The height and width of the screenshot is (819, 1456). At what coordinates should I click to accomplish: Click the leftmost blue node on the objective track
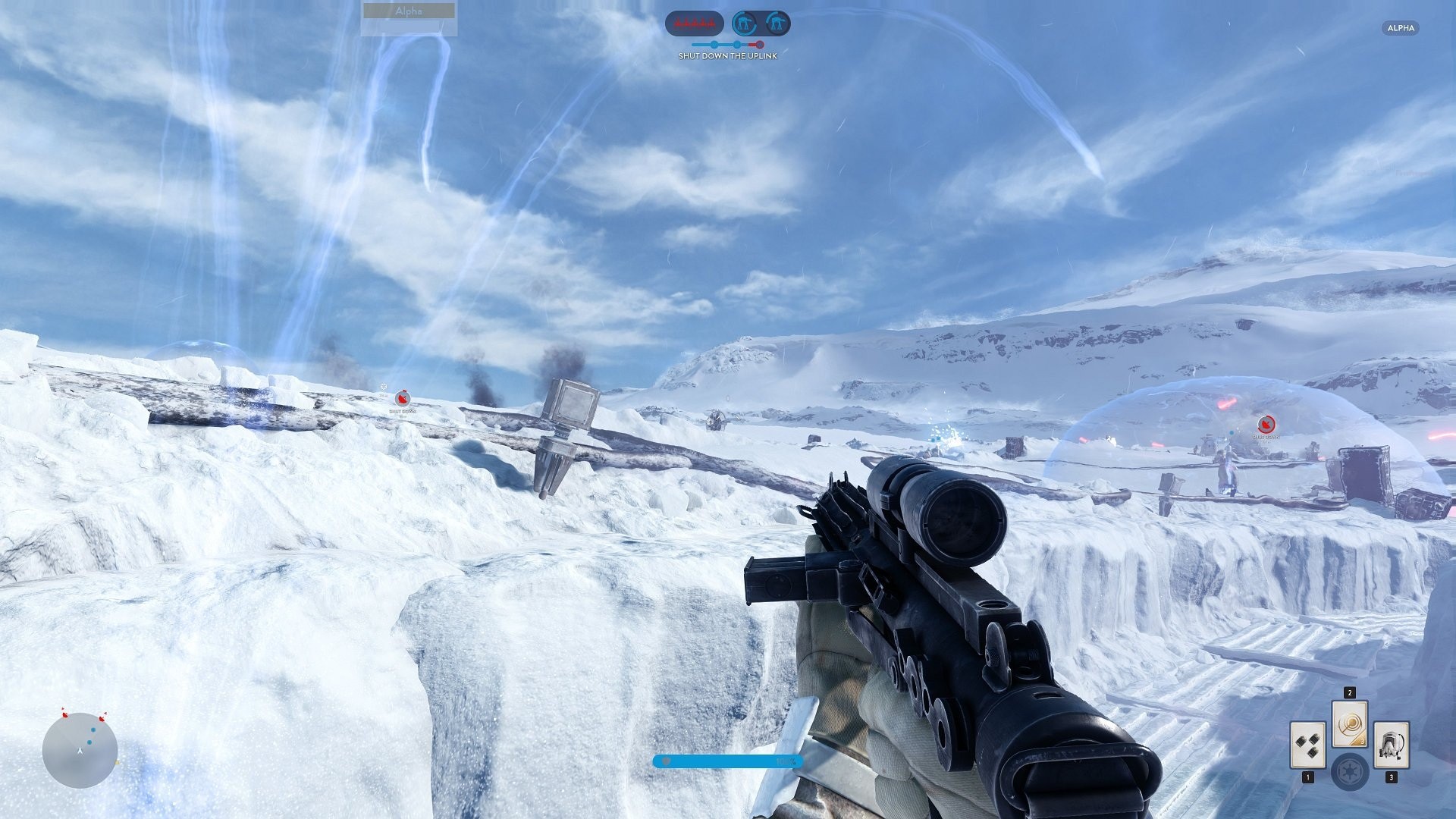tap(714, 45)
